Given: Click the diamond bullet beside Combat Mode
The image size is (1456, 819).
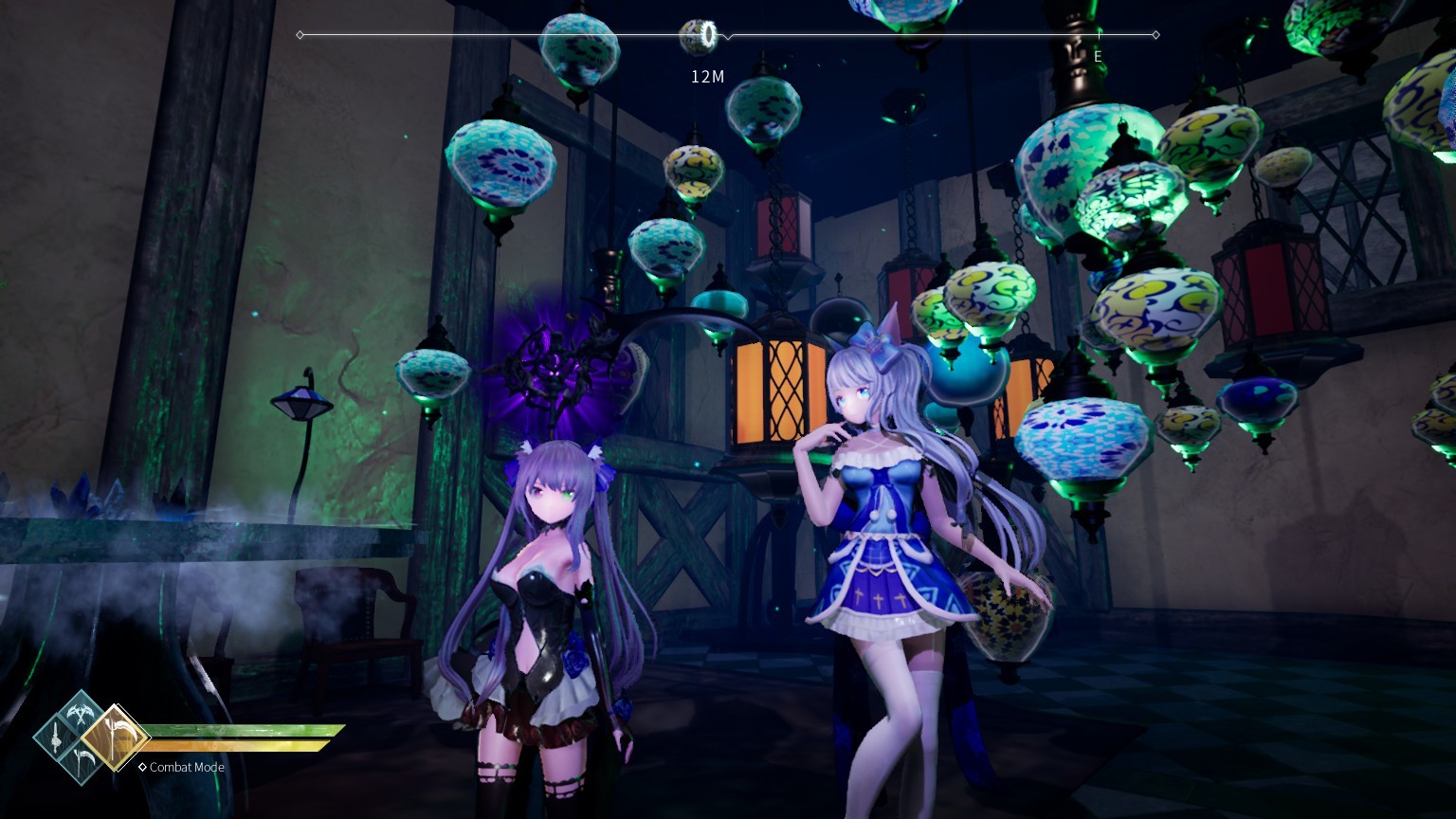Looking at the screenshot, I should (142, 767).
